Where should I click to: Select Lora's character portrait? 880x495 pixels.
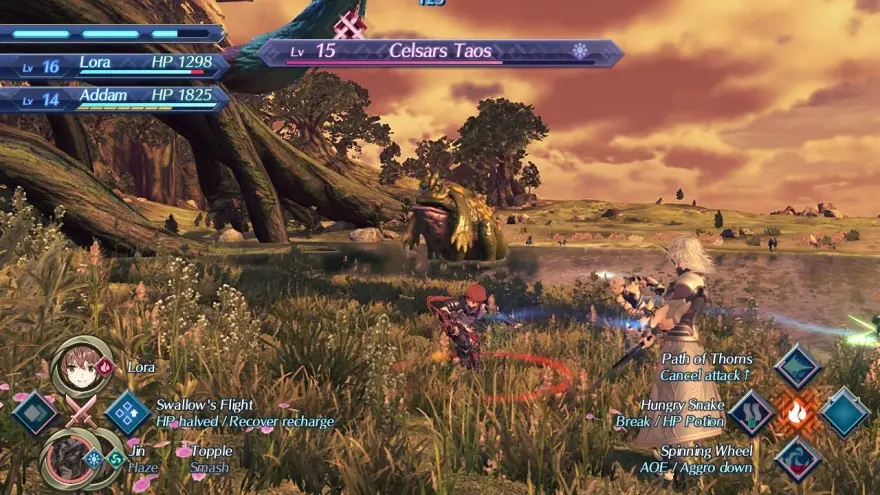click(82, 367)
